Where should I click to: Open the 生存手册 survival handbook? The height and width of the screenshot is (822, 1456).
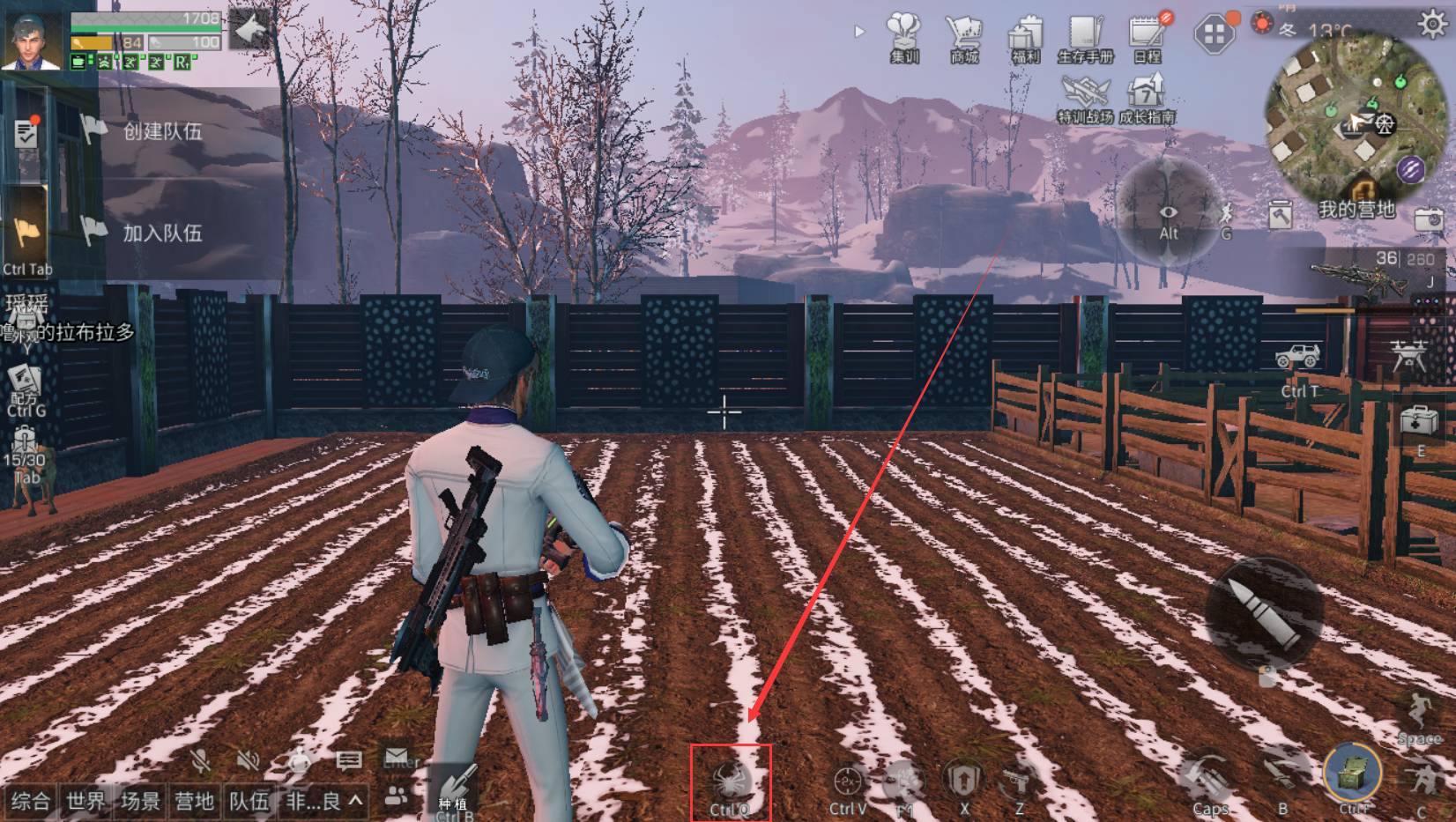[x=1086, y=38]
